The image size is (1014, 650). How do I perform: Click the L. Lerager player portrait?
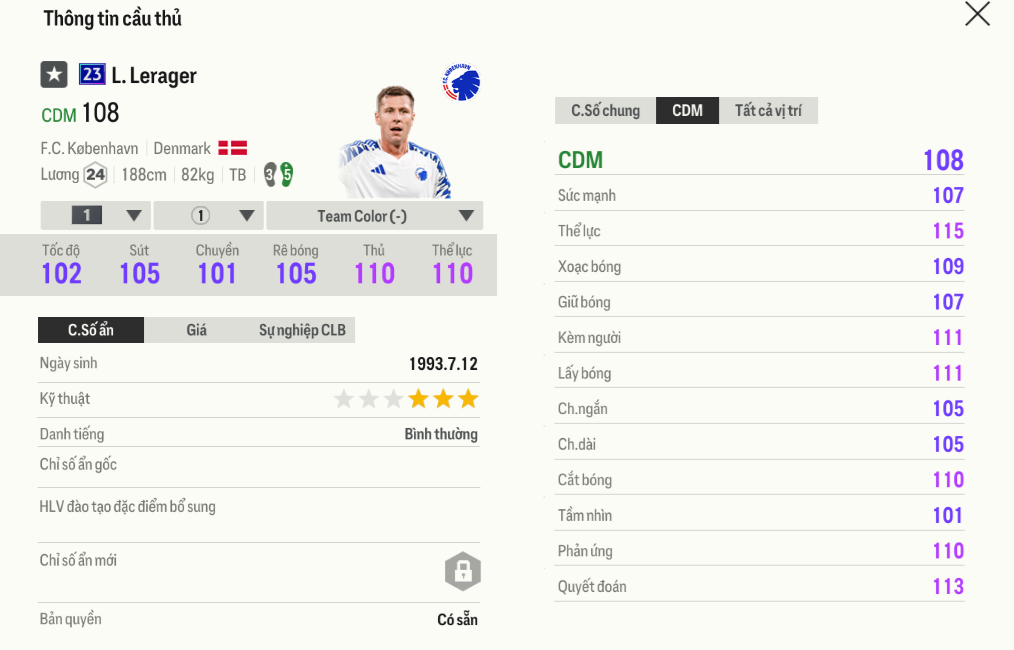(x=393, y=143)
